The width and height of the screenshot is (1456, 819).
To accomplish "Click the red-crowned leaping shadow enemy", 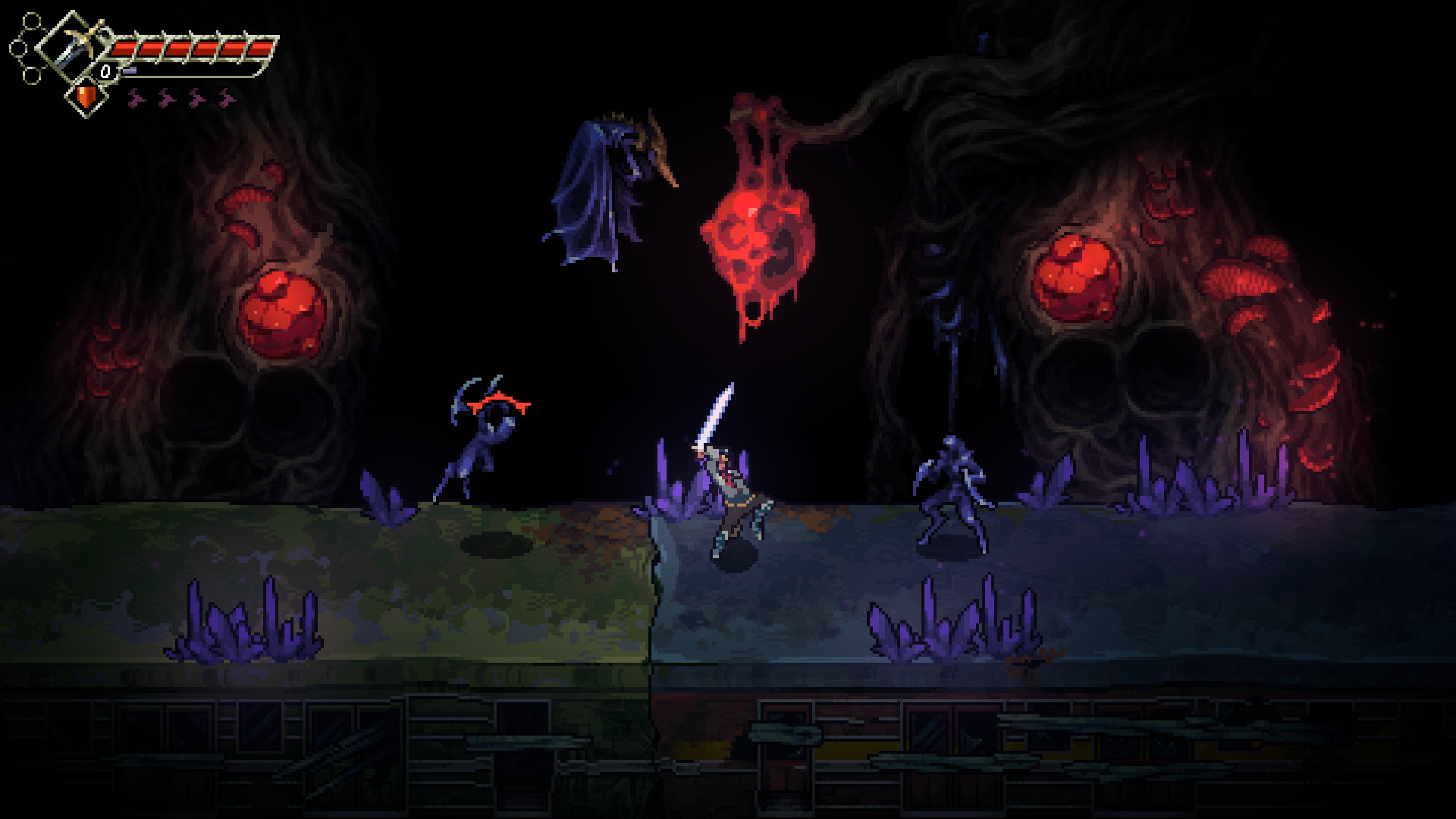I will pos(485,436).
